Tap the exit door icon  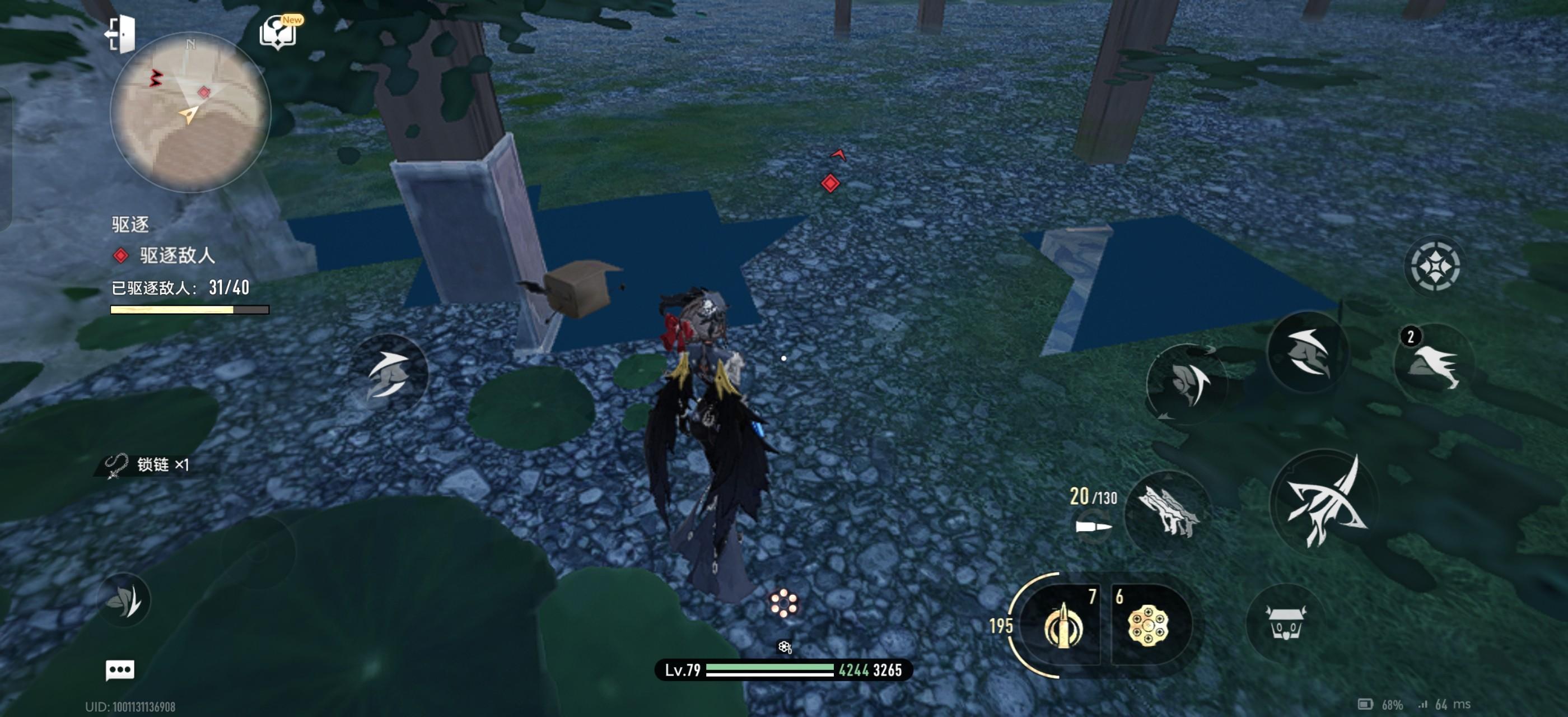click(x=120, y=34)
